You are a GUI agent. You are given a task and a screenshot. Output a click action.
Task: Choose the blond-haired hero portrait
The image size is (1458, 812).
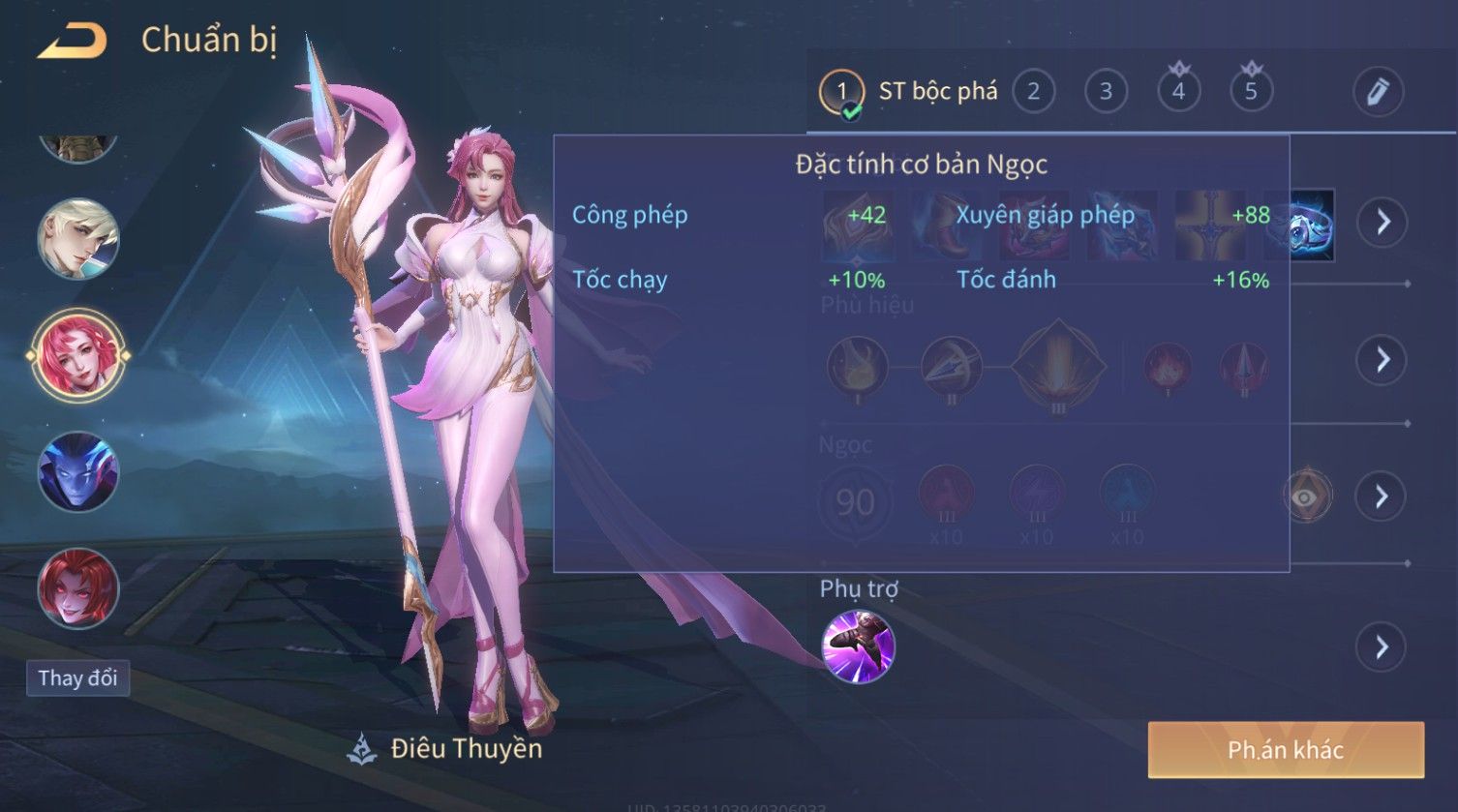pyautogui.click(x=78, y=239)
